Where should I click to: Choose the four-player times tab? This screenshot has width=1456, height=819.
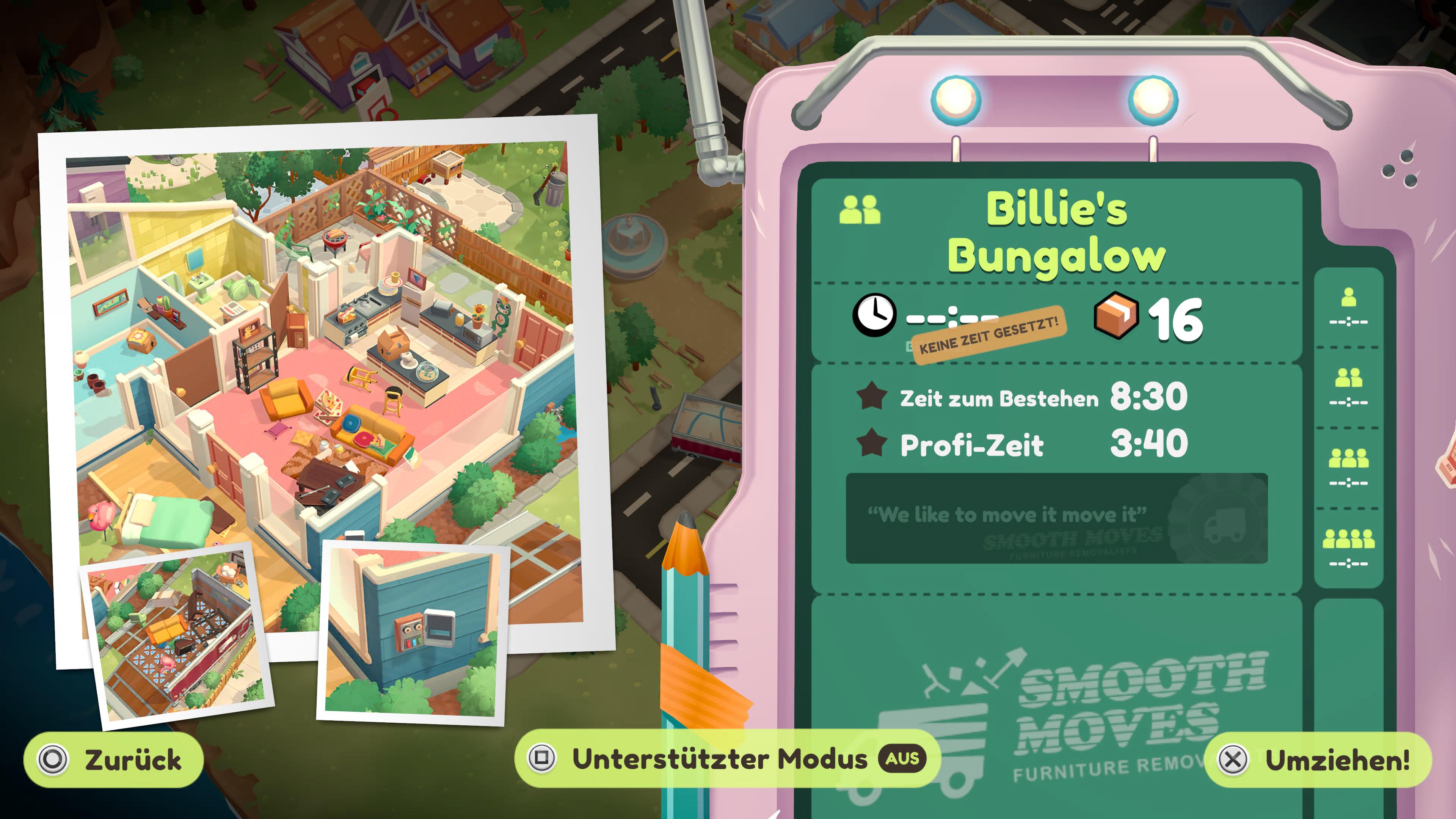(x=1349, y=548)
